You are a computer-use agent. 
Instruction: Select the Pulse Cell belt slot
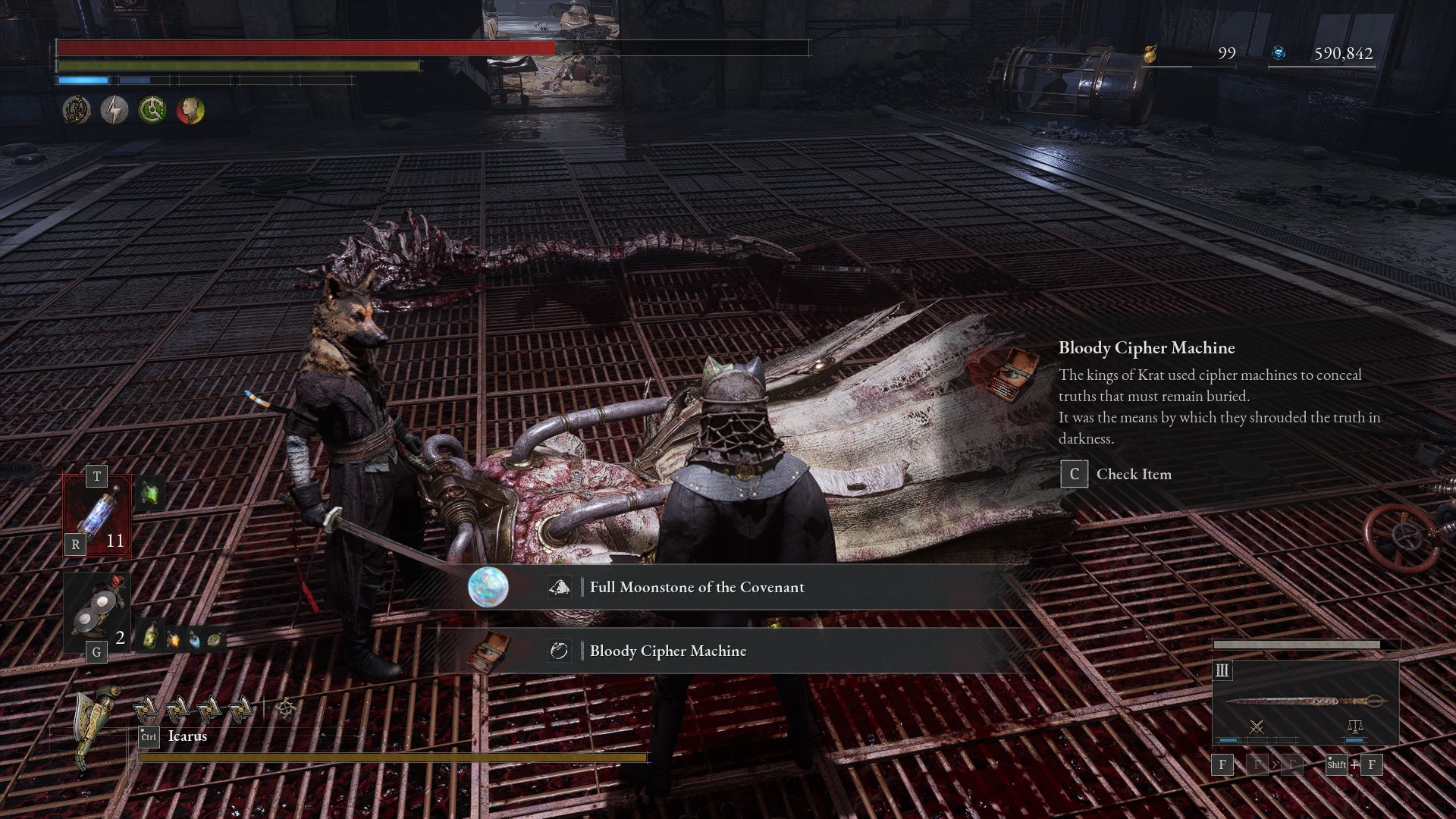(x=97, y=516)
